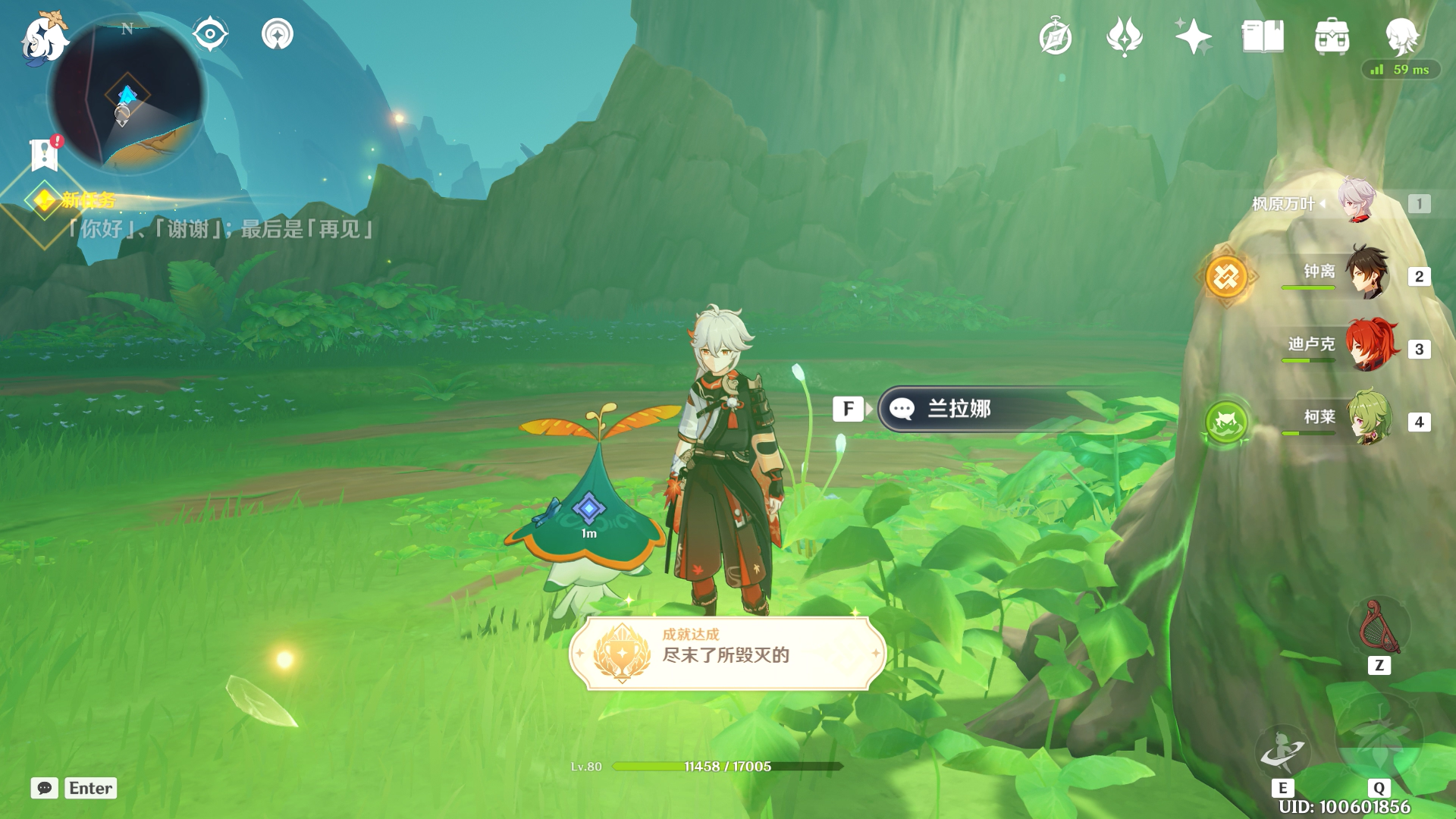
Task: Open the Wish star icon
Action: click(x=1193, y=36)
